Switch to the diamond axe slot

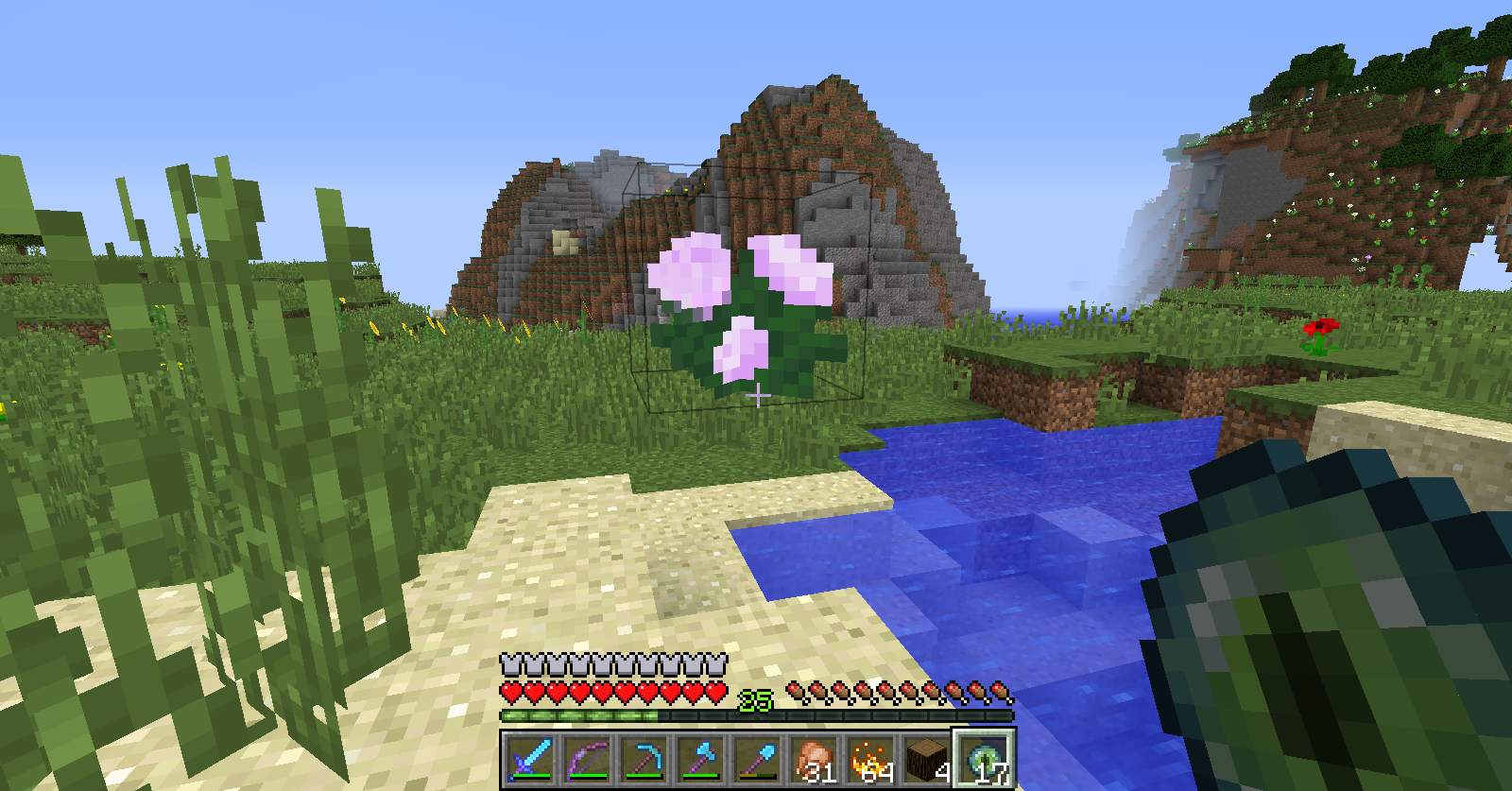[700, 759]
